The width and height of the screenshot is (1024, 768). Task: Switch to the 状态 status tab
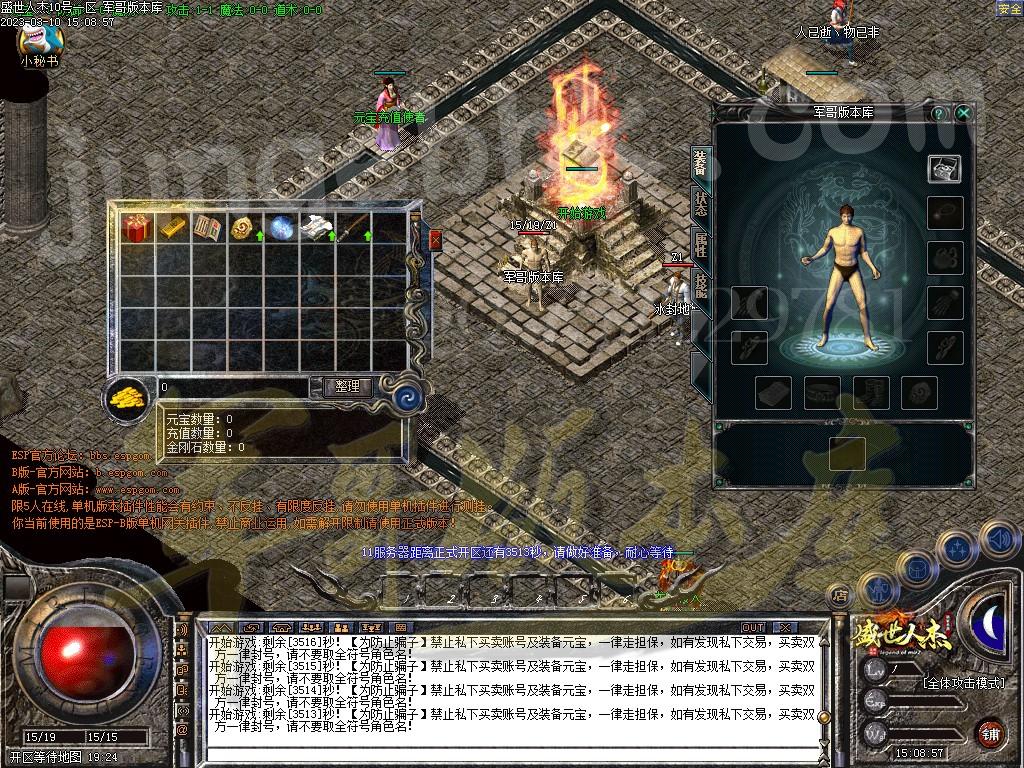(701, 204)
